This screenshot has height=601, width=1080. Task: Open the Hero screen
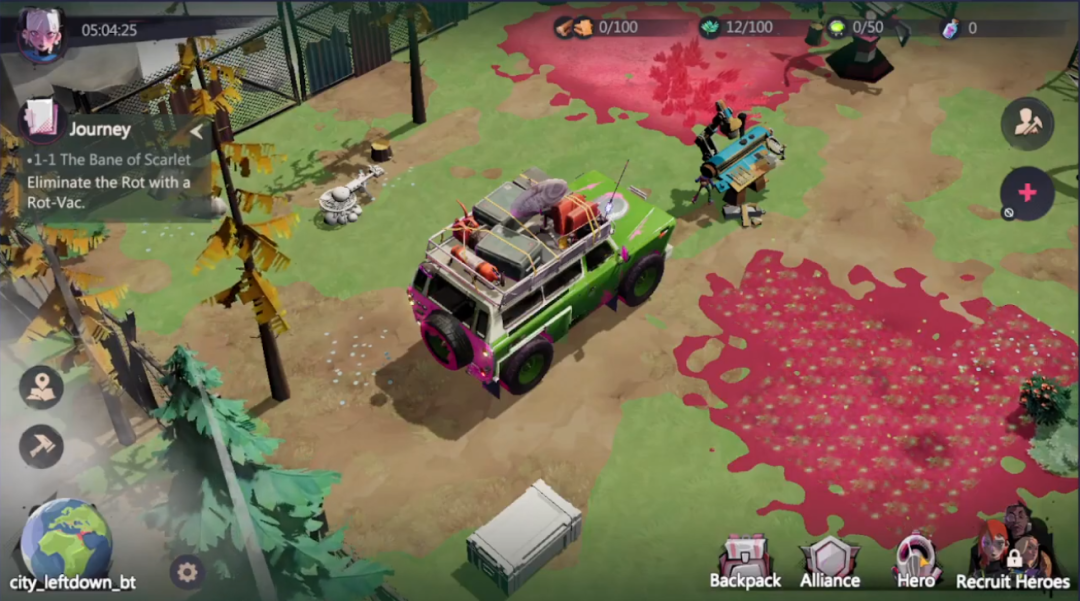click(x=916, y=562)
